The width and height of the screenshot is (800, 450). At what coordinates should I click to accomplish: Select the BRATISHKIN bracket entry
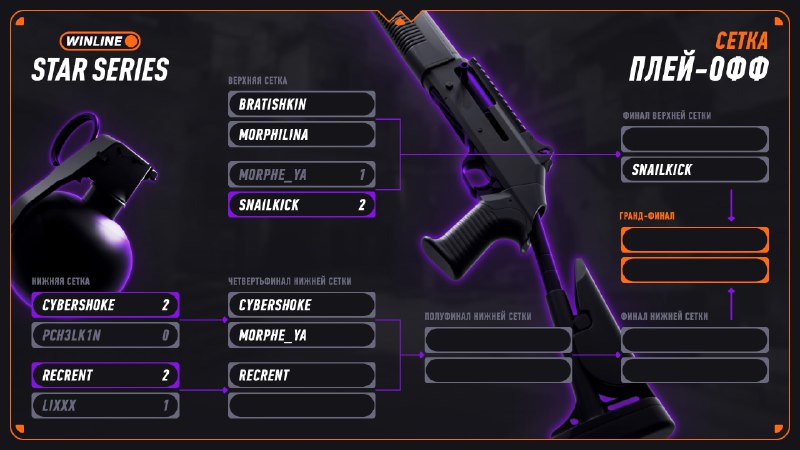[x=302, y=104]
